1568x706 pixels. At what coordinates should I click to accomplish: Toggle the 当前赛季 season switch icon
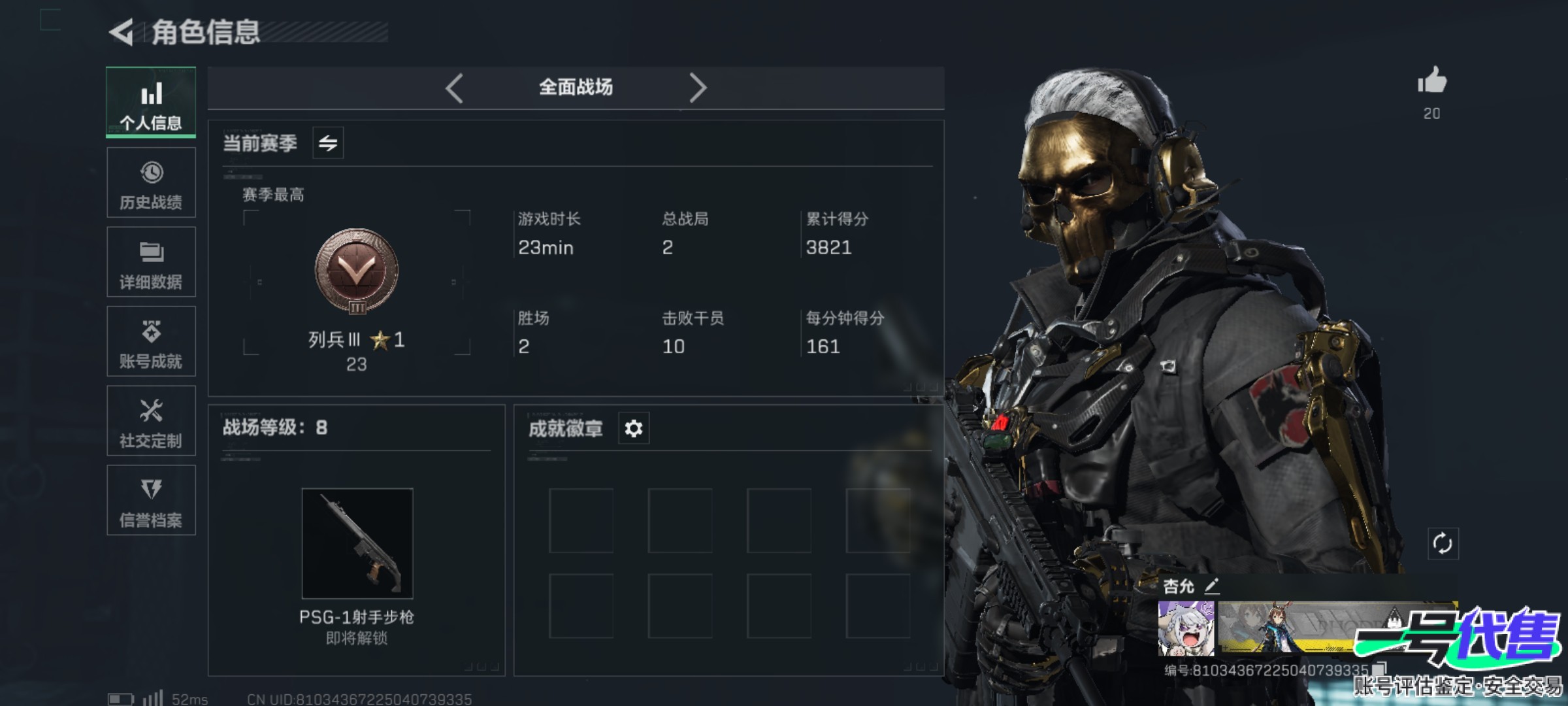pos(328,143)
